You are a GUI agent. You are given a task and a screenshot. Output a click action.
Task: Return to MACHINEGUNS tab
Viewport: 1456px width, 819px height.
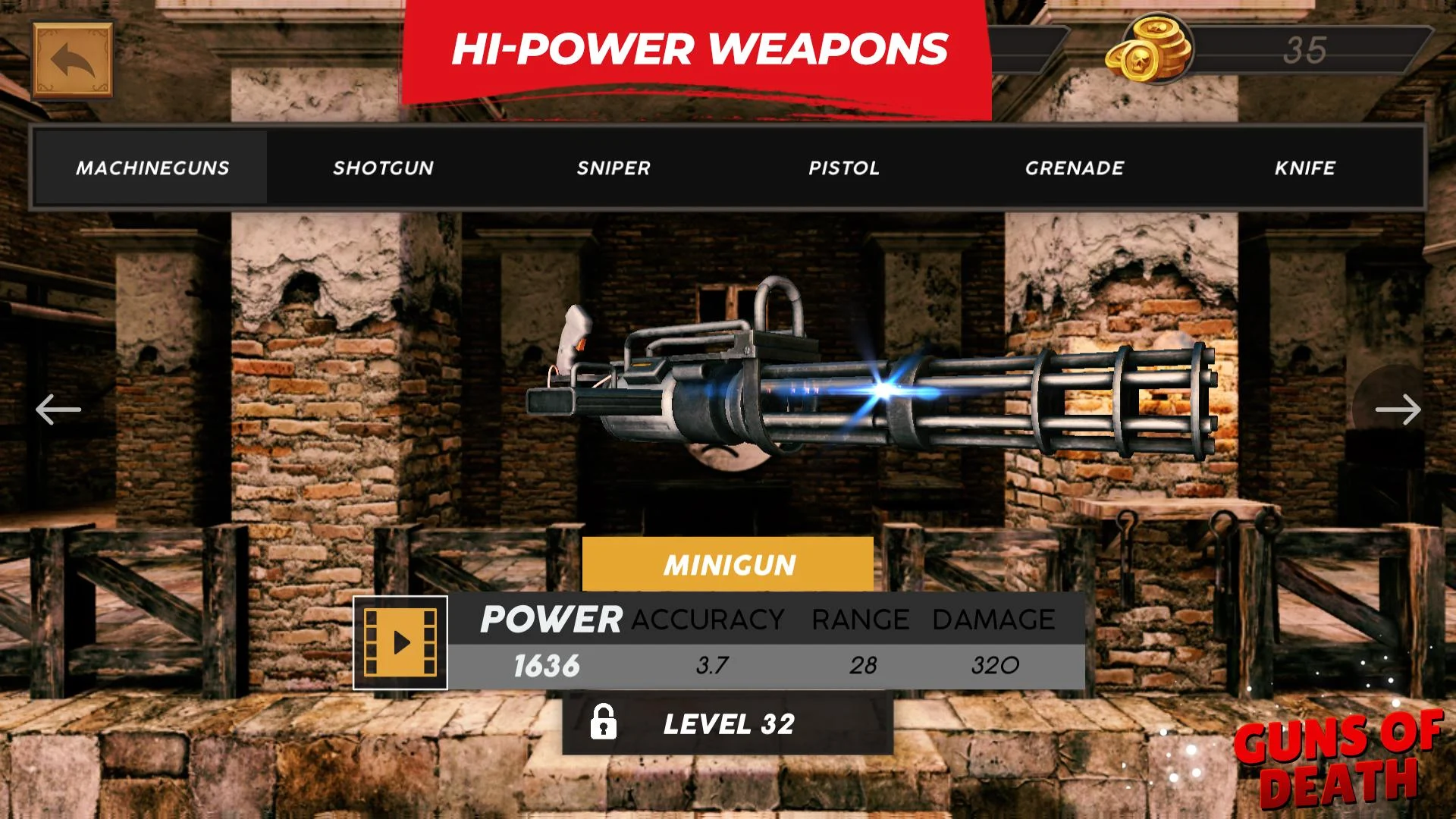[x=152, y=168]
